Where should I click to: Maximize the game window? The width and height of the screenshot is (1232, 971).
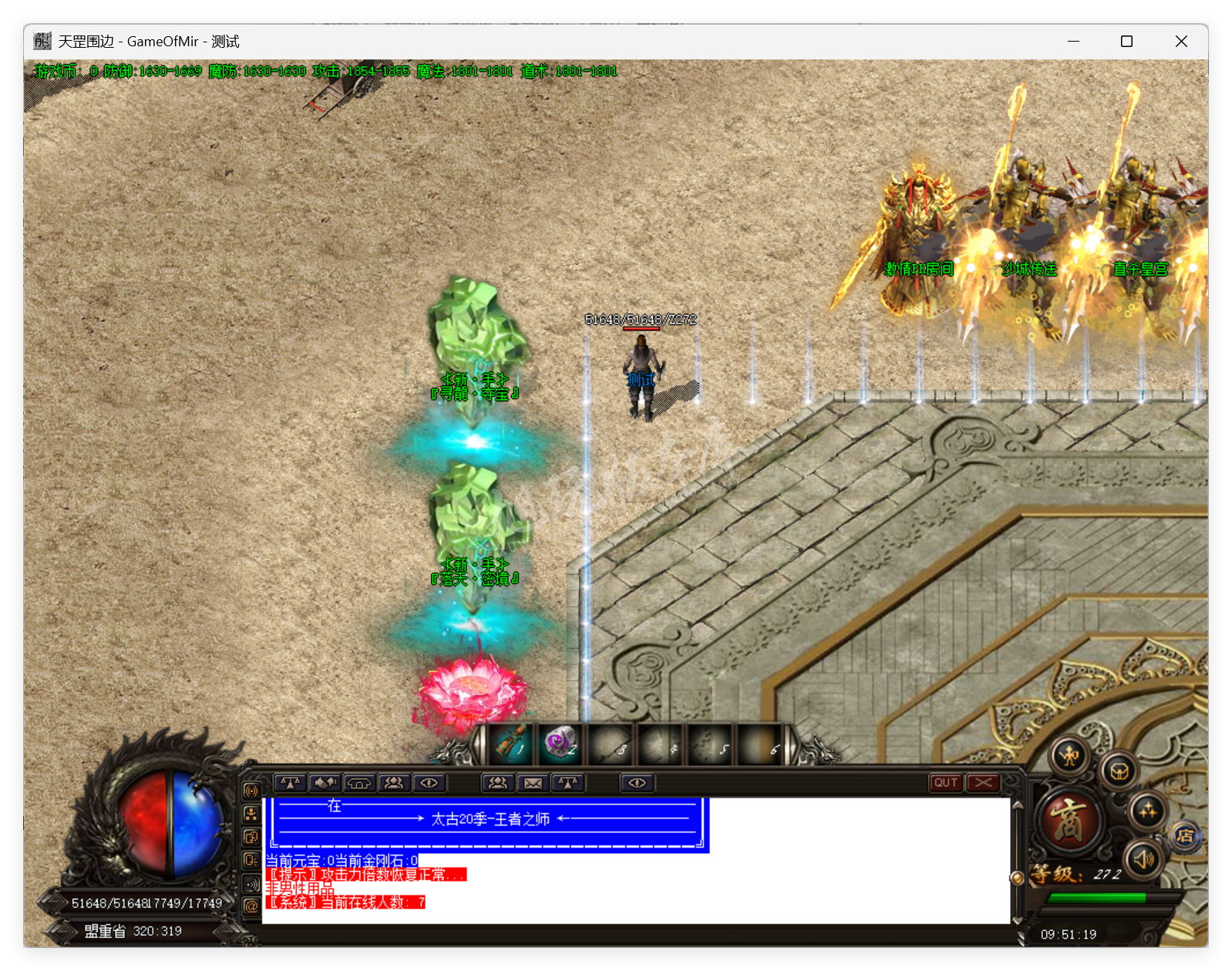(1126, 42)
